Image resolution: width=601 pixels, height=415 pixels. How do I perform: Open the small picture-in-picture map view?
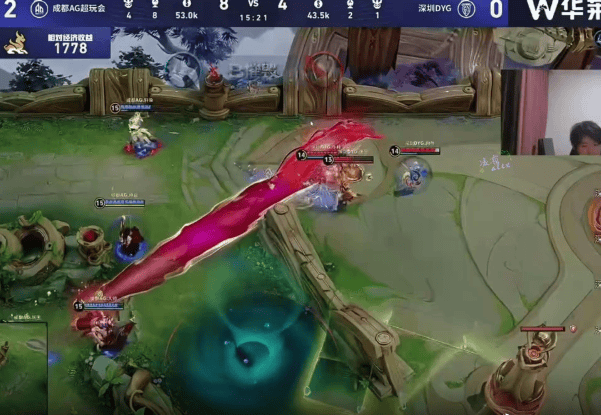click(x=24, y=366)
